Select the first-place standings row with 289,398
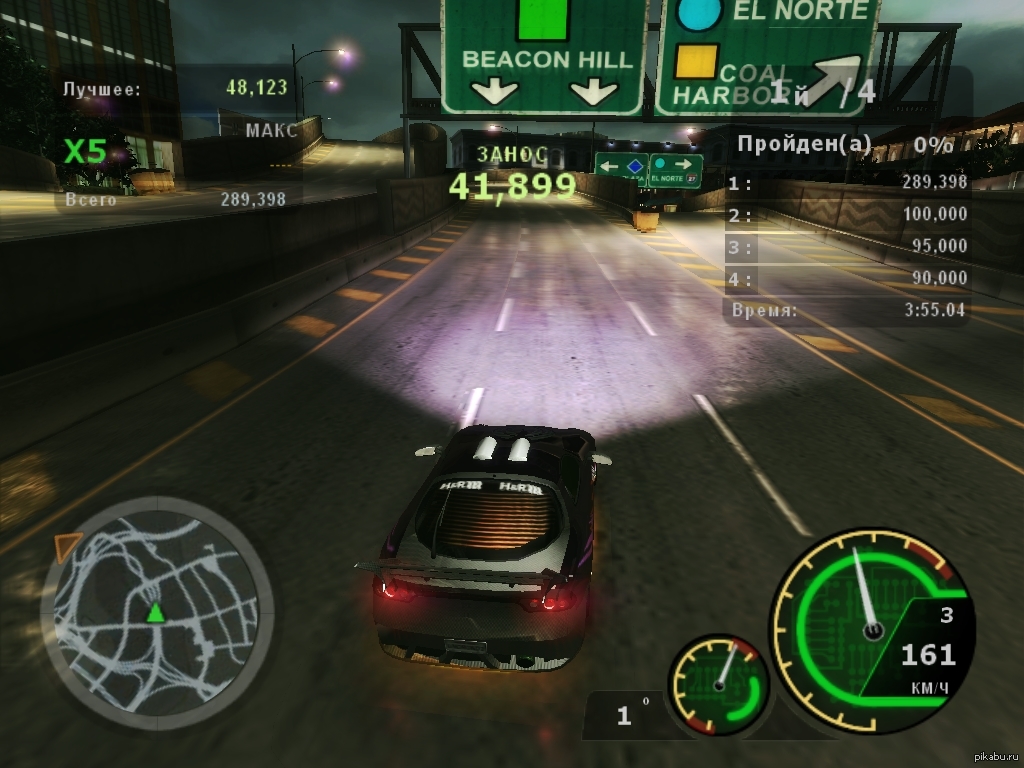1024x768 pixels. [x=848, y=183]
